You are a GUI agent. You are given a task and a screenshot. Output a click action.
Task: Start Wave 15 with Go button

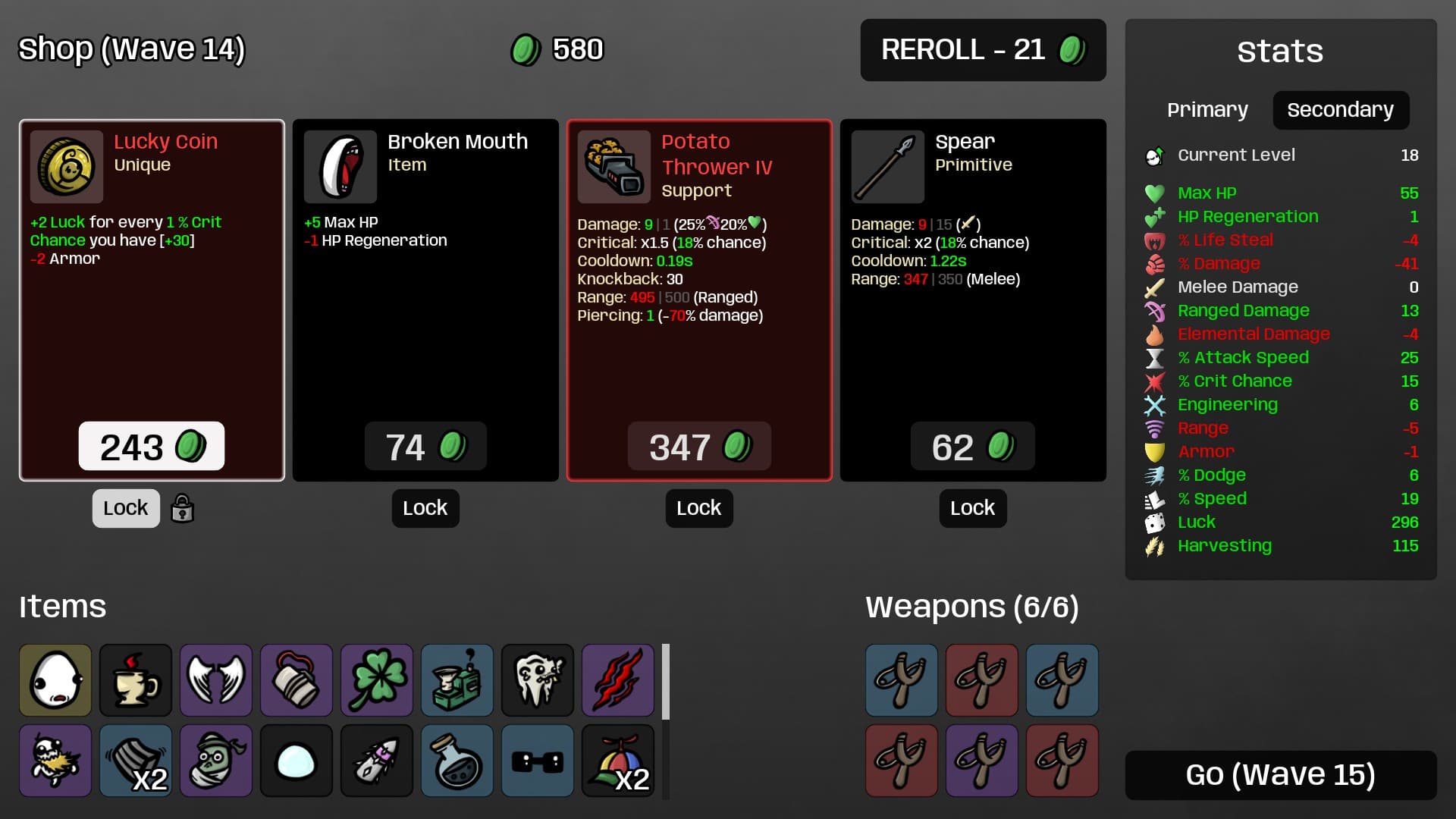[x=1280, y=775]
